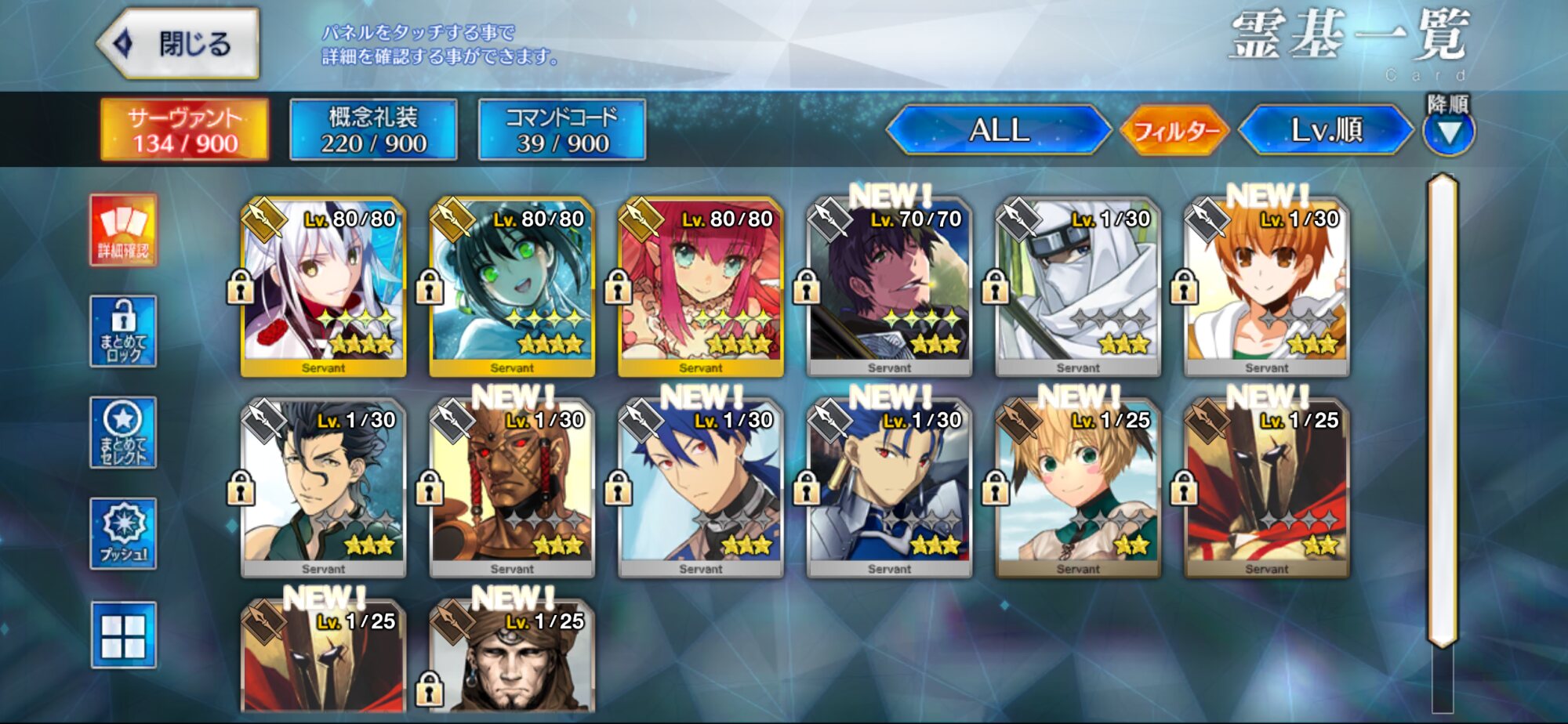Open the 概念礼装 tab
The image size is (1568, 724).
(373, 130)
